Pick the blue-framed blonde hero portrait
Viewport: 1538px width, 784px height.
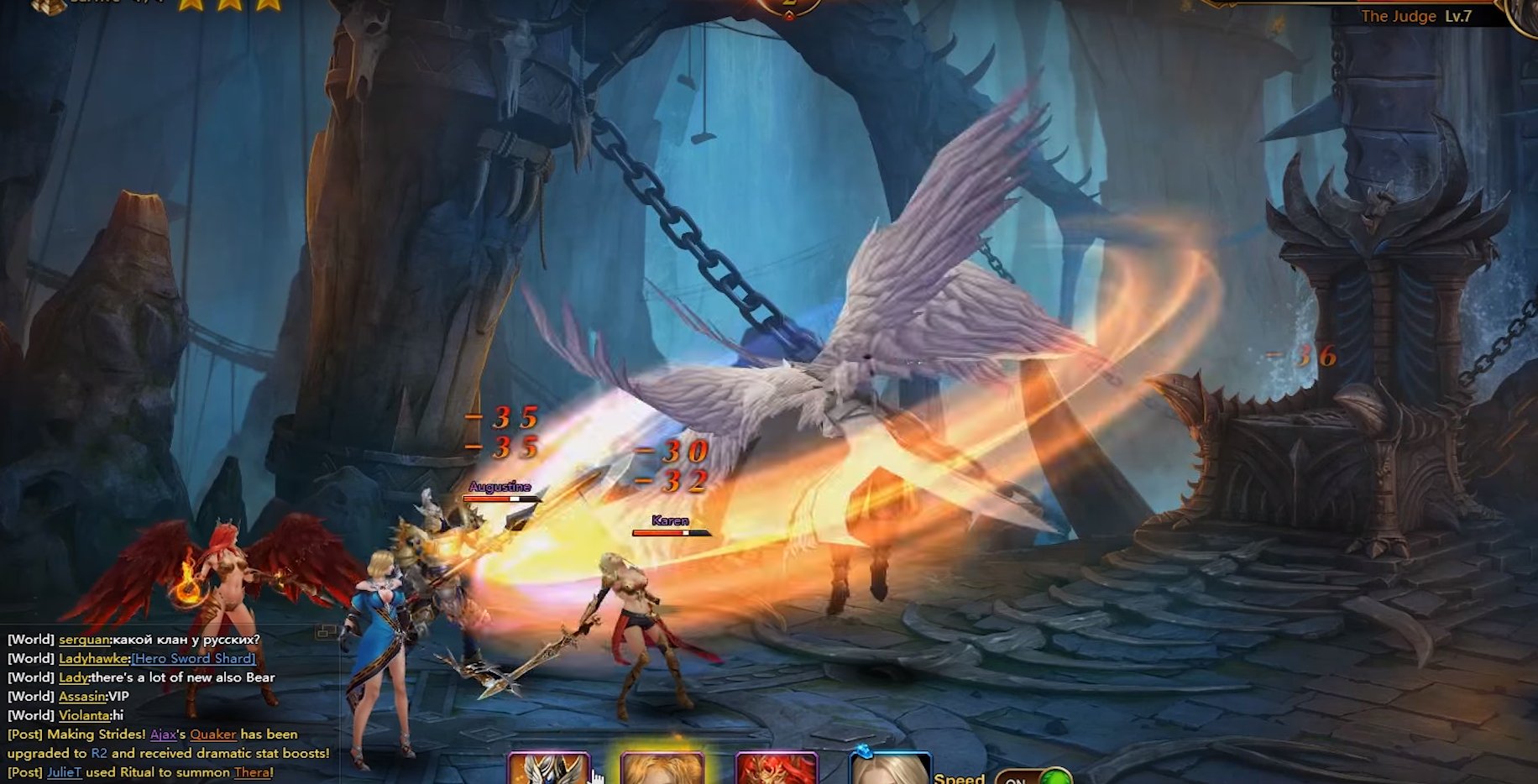(x=890, y=770)
